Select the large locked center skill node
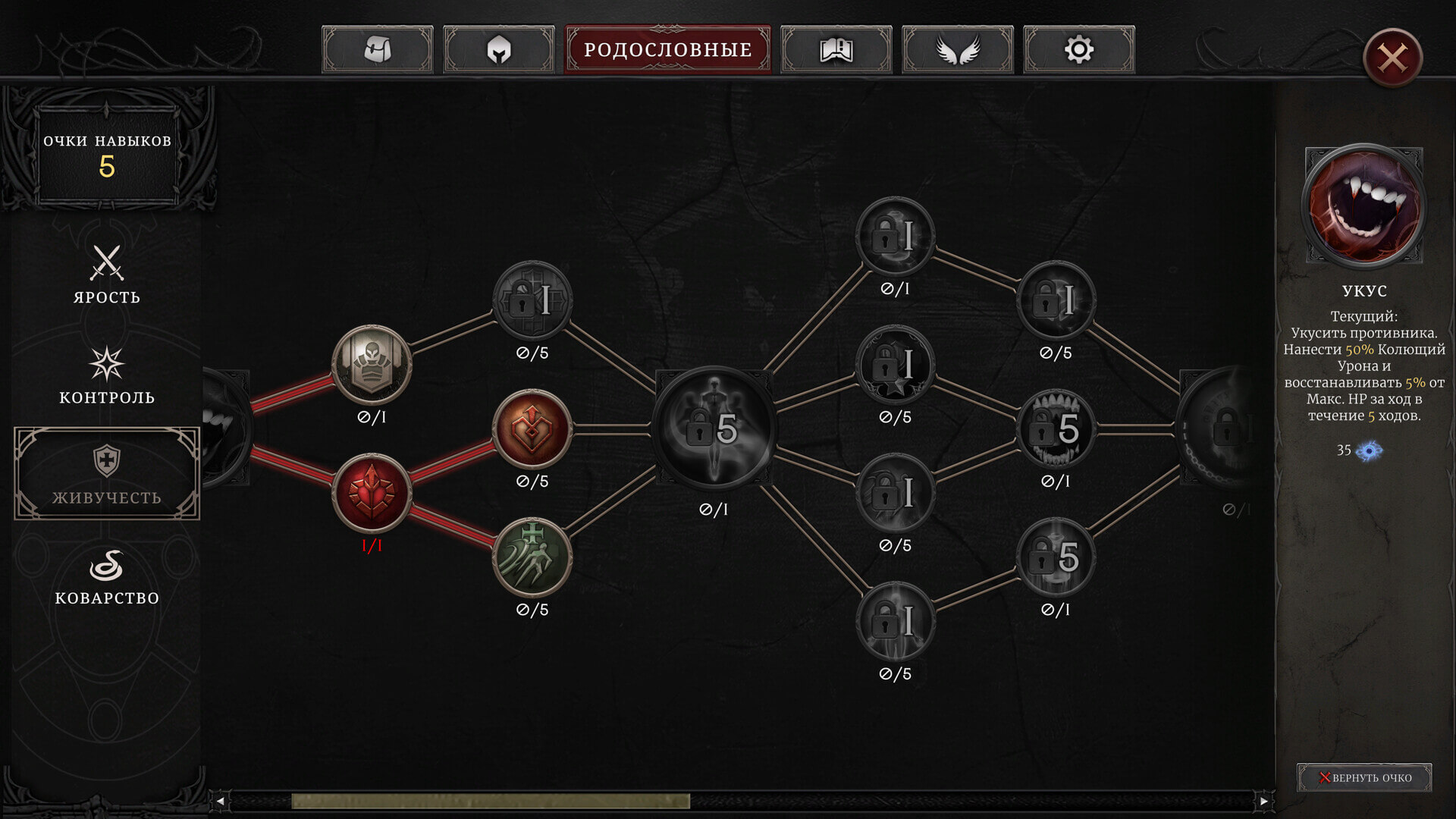 click(714, 428)
